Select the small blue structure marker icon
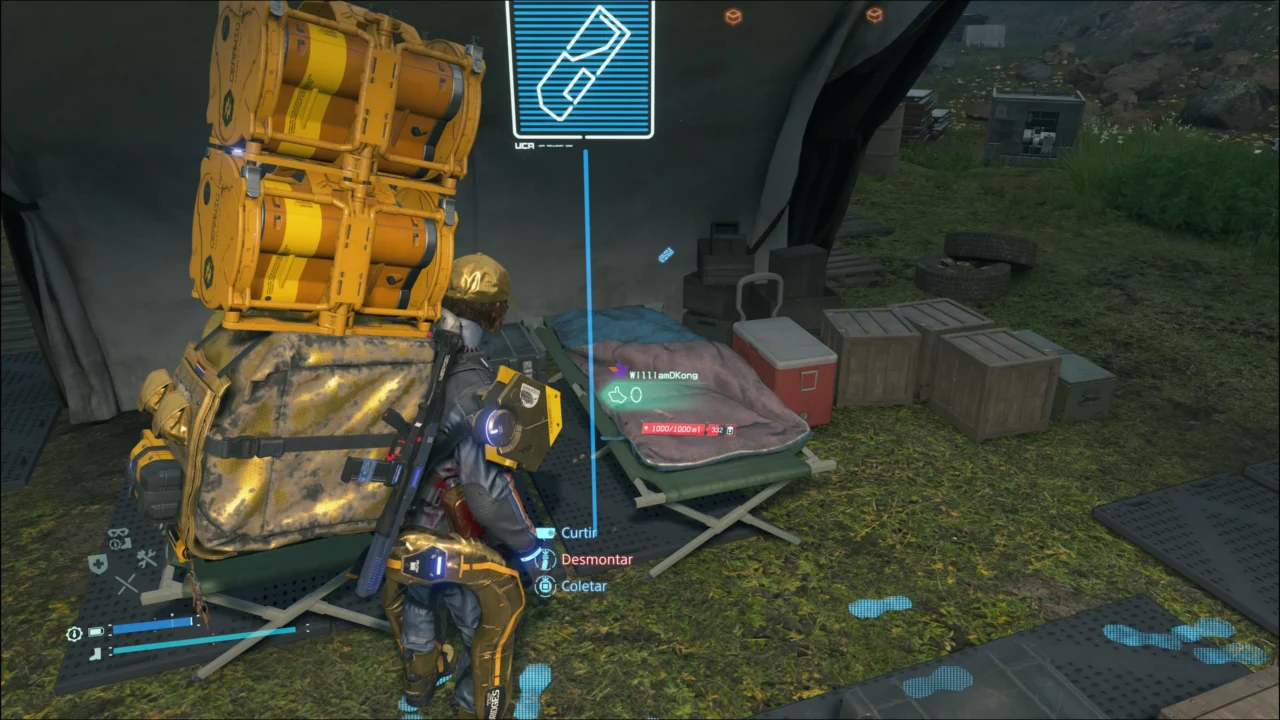This screenshot has height=720, width=1280. click(666, 255)
